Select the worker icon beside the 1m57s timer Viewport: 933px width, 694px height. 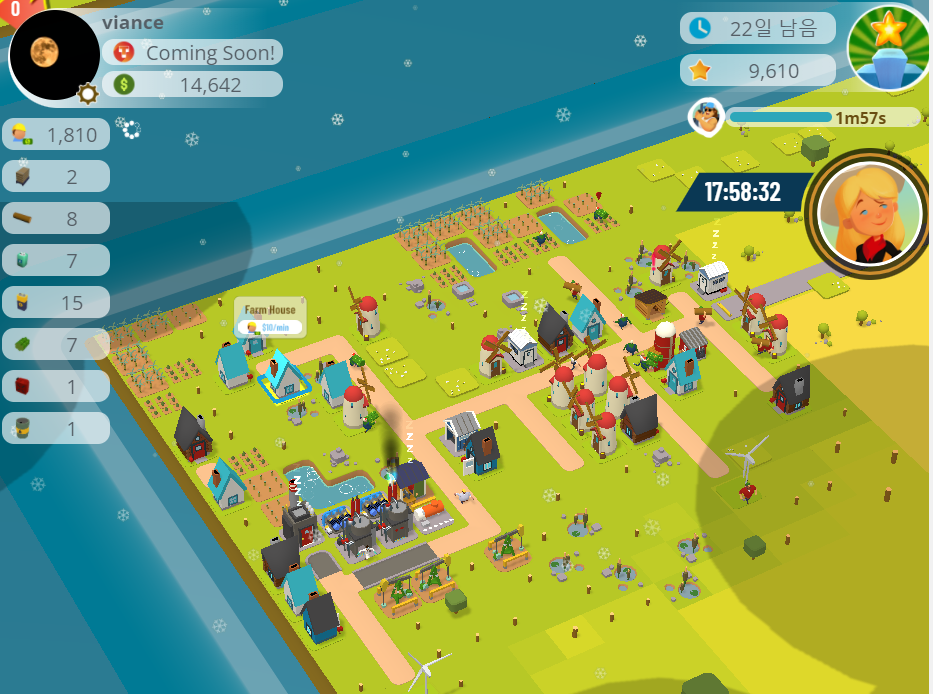(x=706, y=117)
